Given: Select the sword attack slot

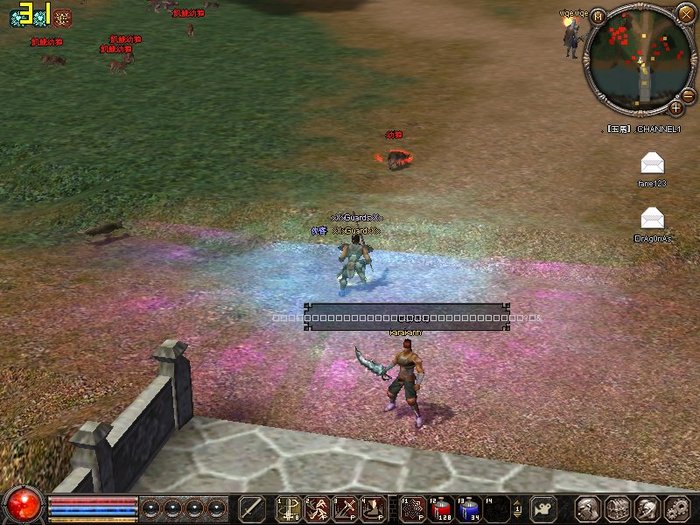Looking at the screenshot, I should tap(252, 508).
